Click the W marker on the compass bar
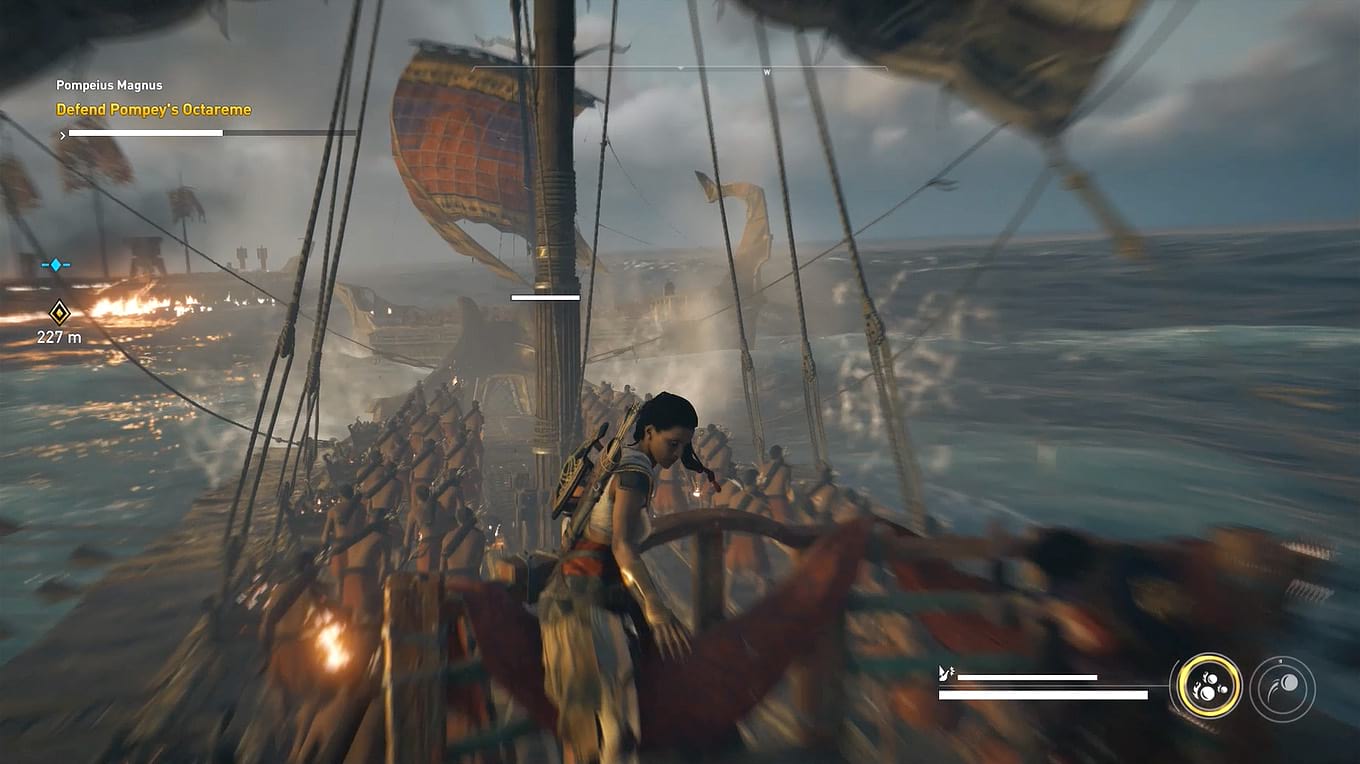Viewport: 1360px width, 764px height. 767,72
